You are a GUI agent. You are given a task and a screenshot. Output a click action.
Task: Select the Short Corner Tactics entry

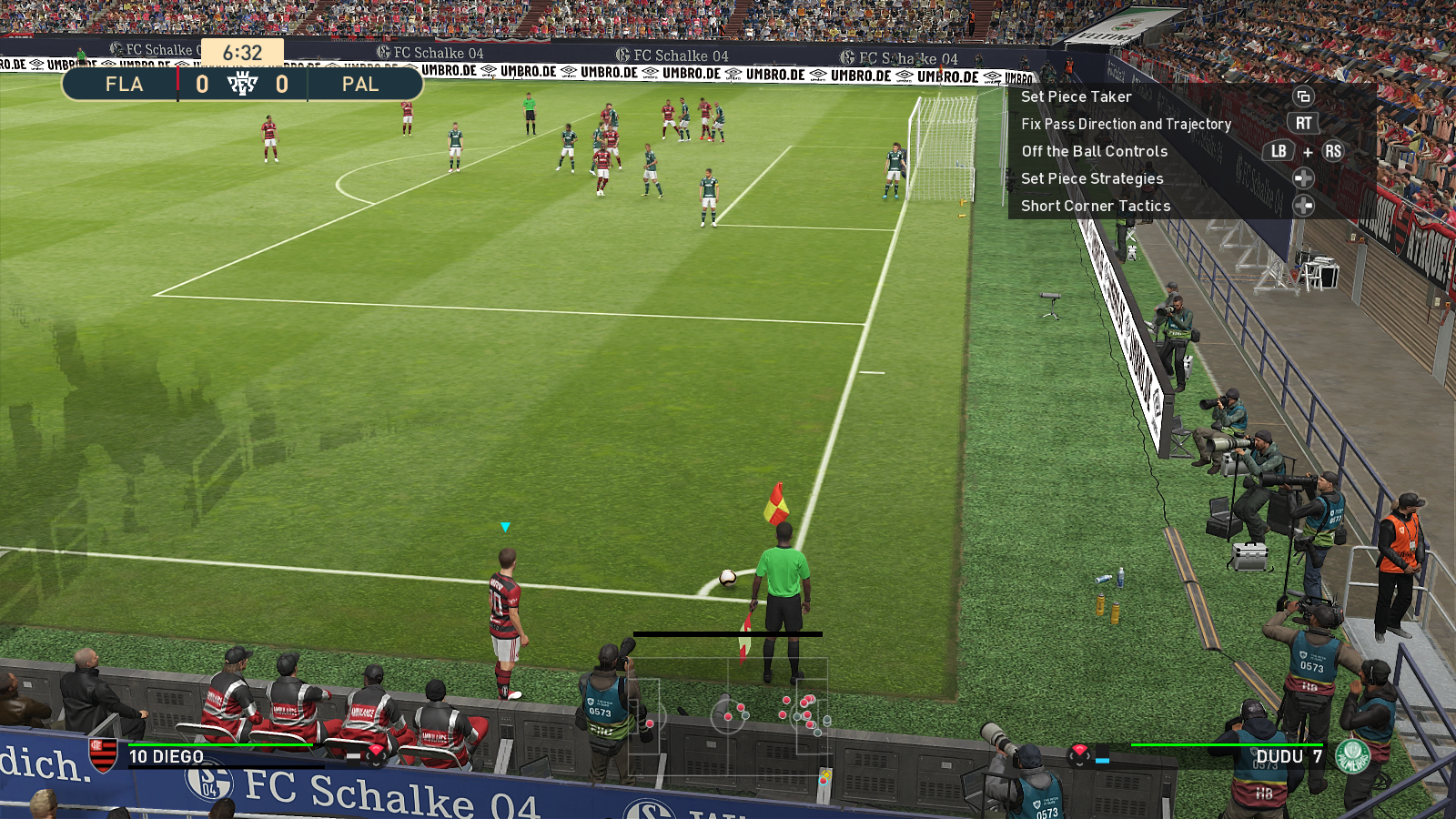click(x=1096, y=206)
